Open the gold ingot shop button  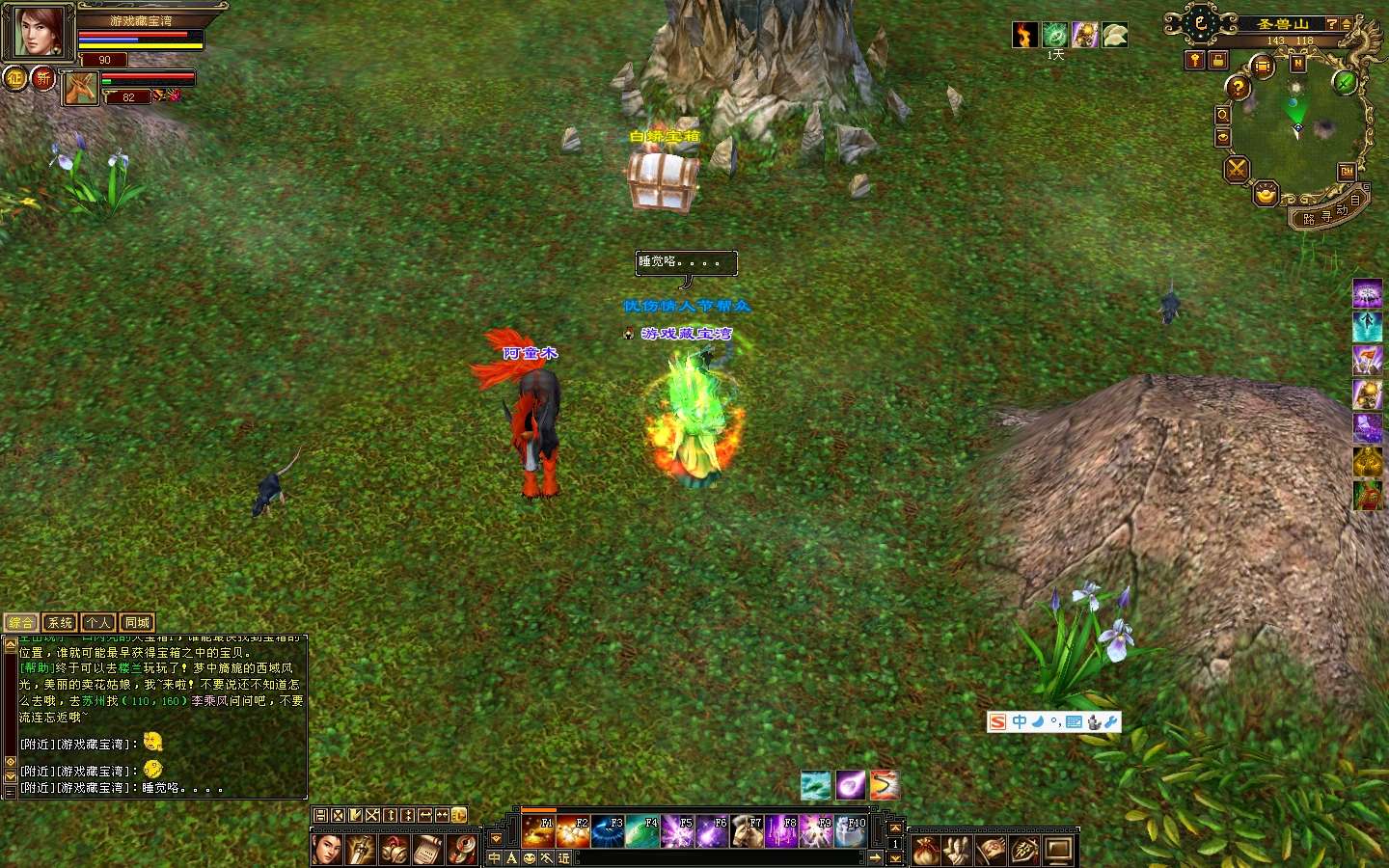click(x=1266, y=196)
